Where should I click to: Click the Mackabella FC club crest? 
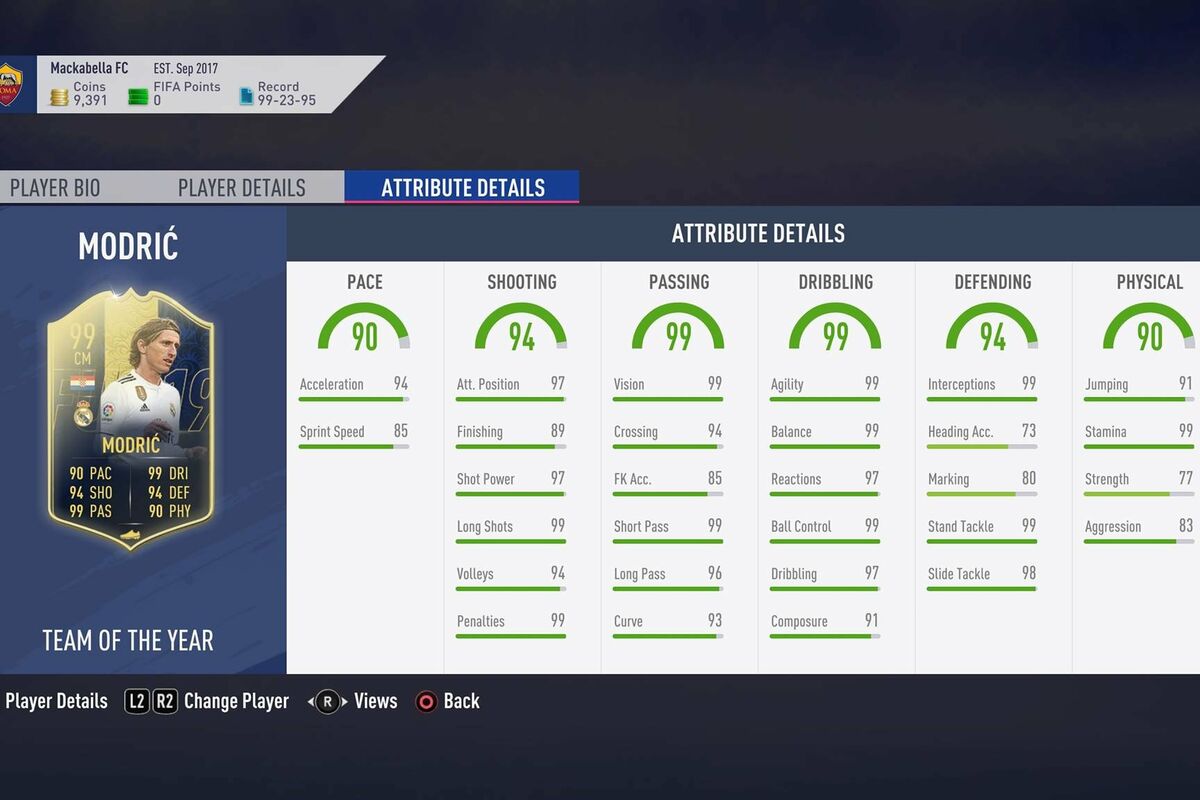pos(10,85)
